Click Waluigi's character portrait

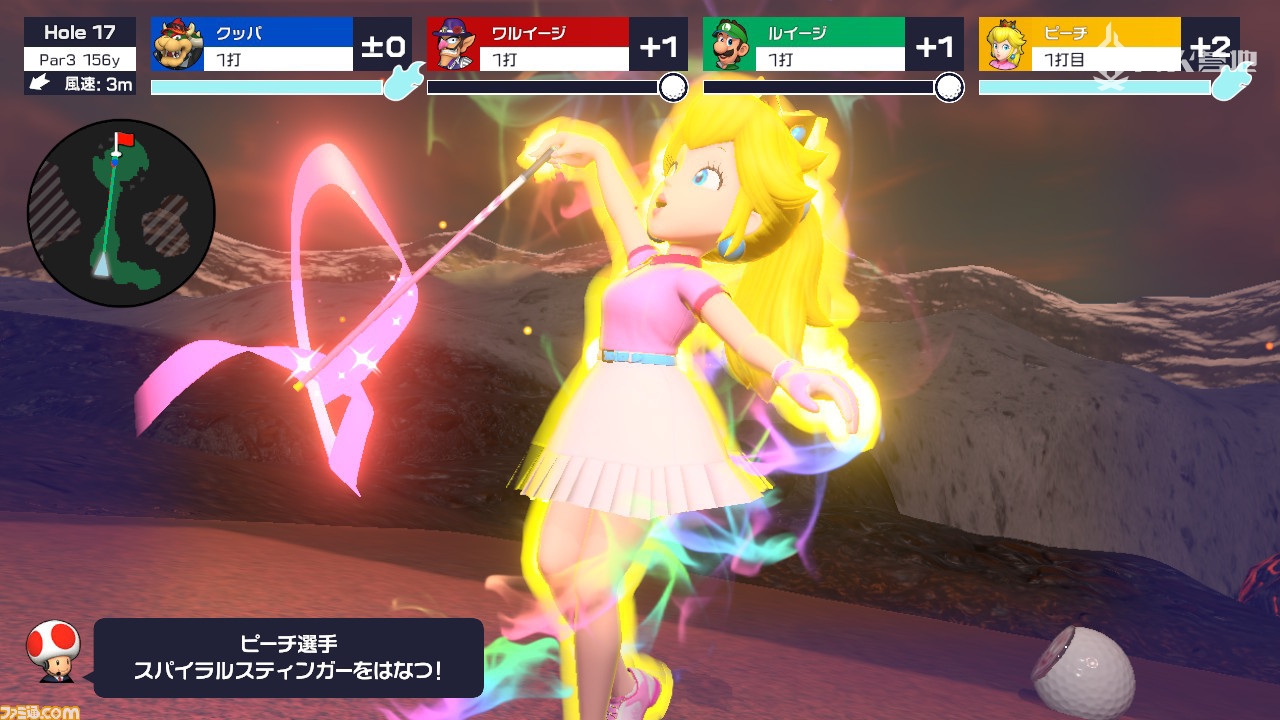pos(453,45)
